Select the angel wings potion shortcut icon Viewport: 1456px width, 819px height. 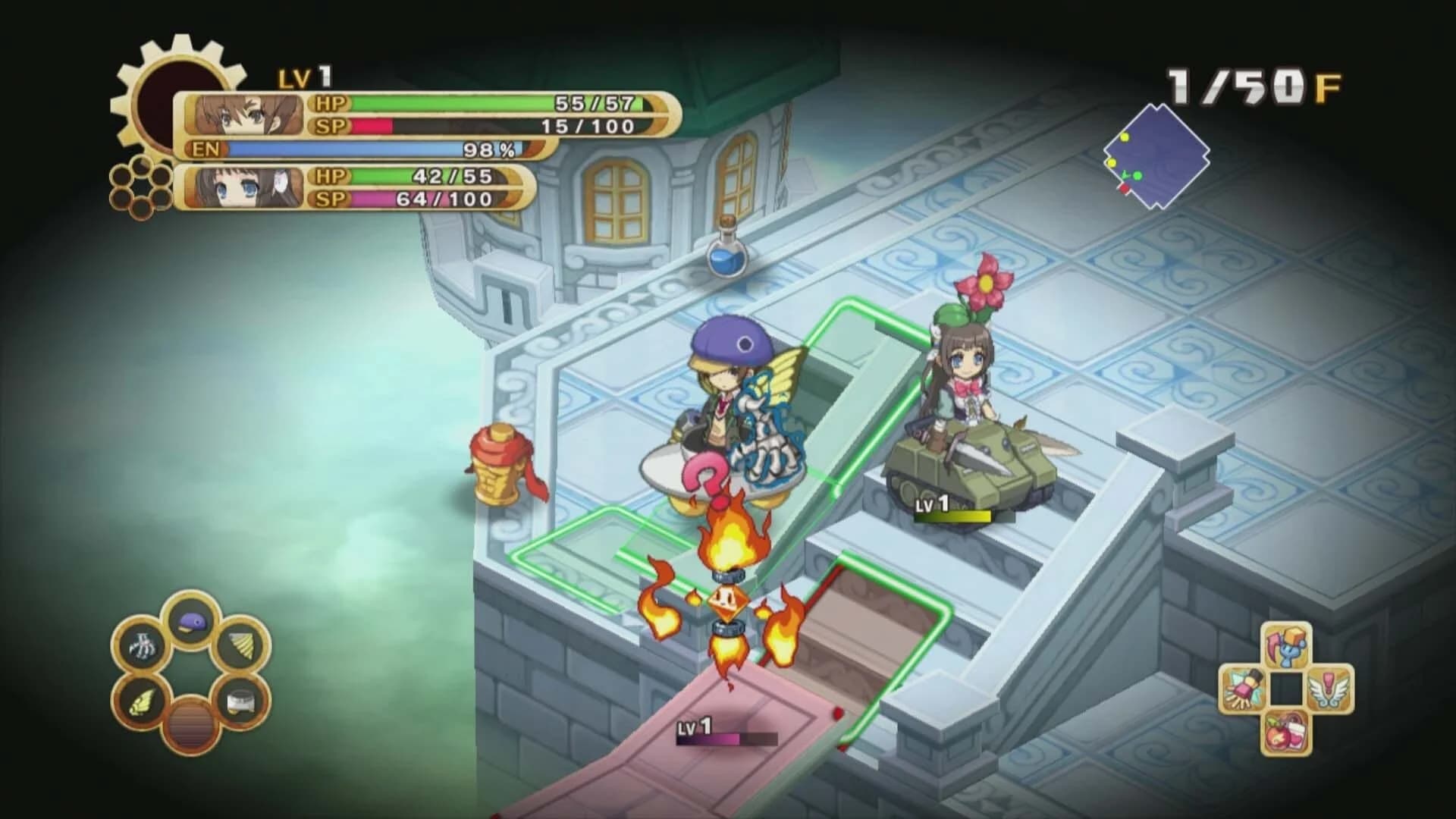click(x=1329, y=690)
